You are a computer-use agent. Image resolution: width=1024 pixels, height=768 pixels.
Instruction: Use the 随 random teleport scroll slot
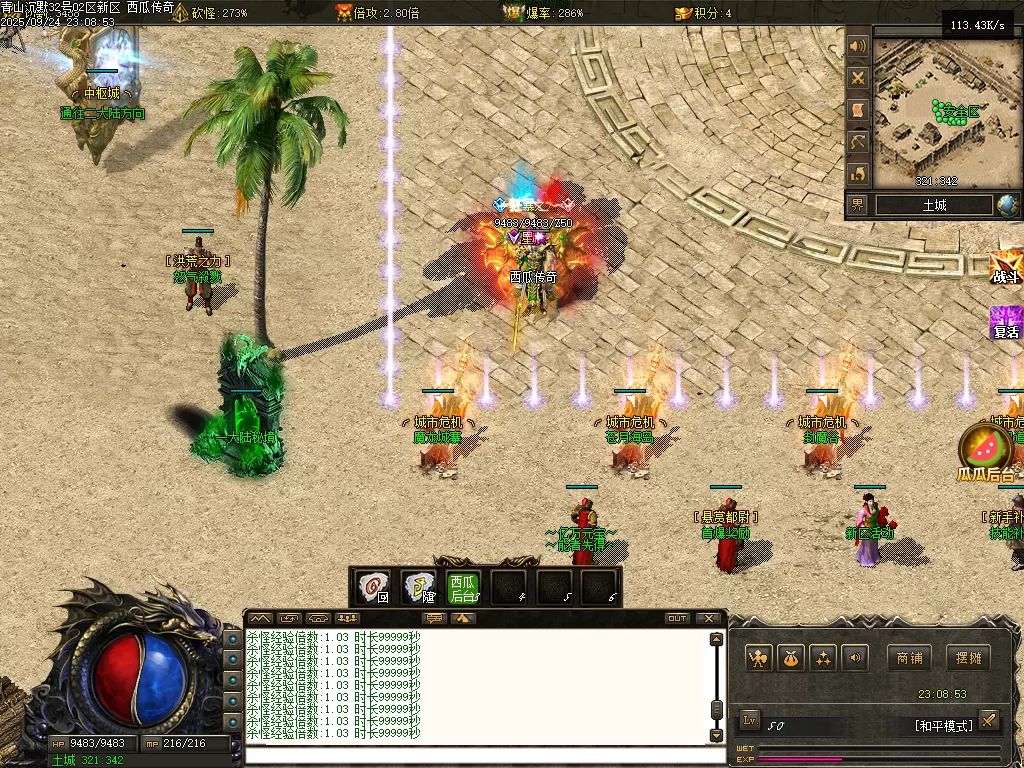[x=418, y=587]
